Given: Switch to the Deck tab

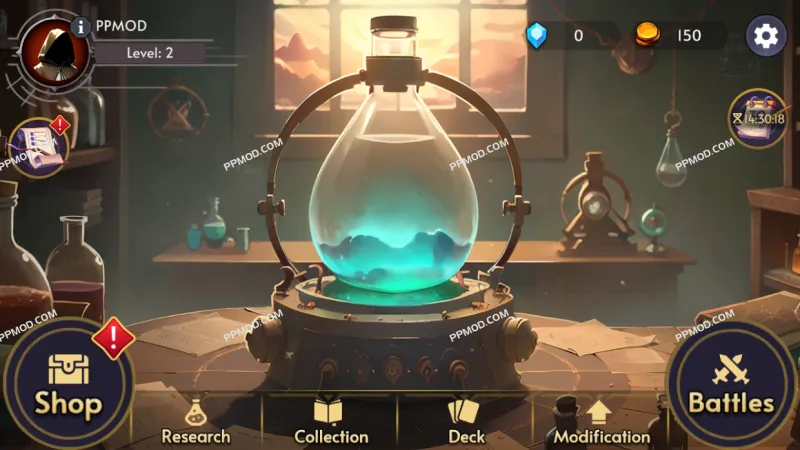Looking at the screenshot, I should pyautogui.click(x=466, y=422).
